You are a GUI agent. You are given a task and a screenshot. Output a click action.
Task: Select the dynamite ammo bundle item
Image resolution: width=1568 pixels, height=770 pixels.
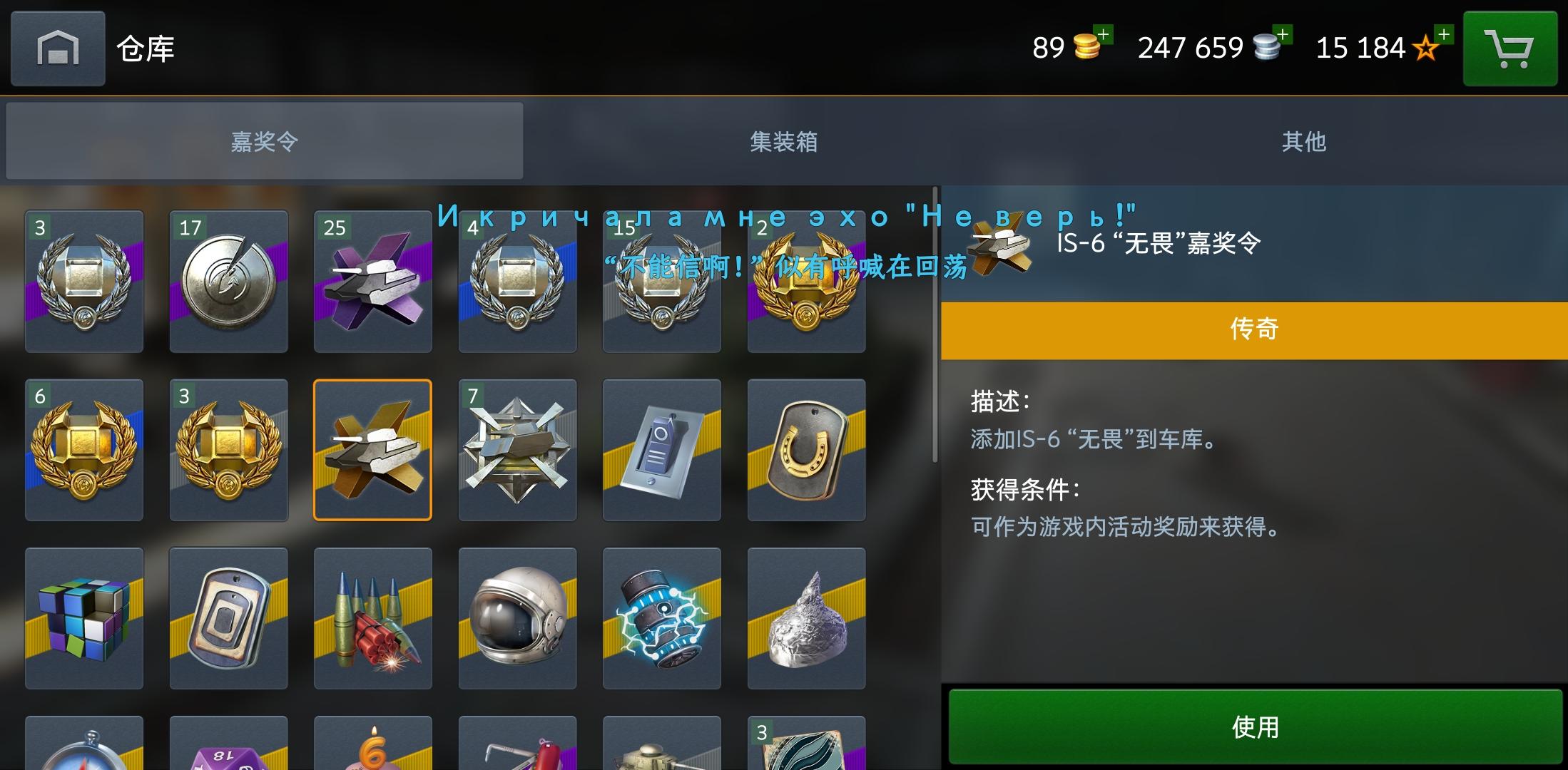pos(372,619)
